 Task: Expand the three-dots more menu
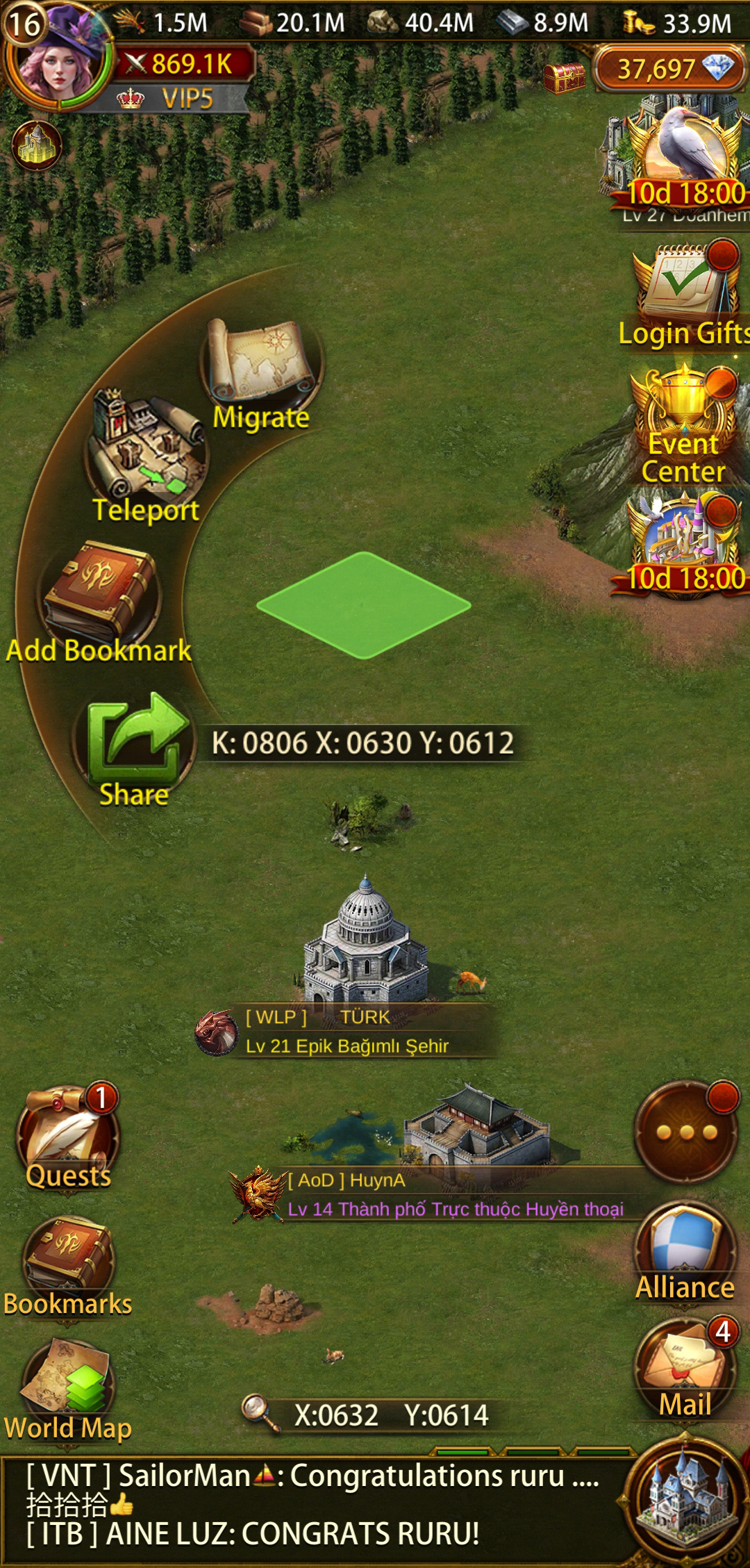686,1132
